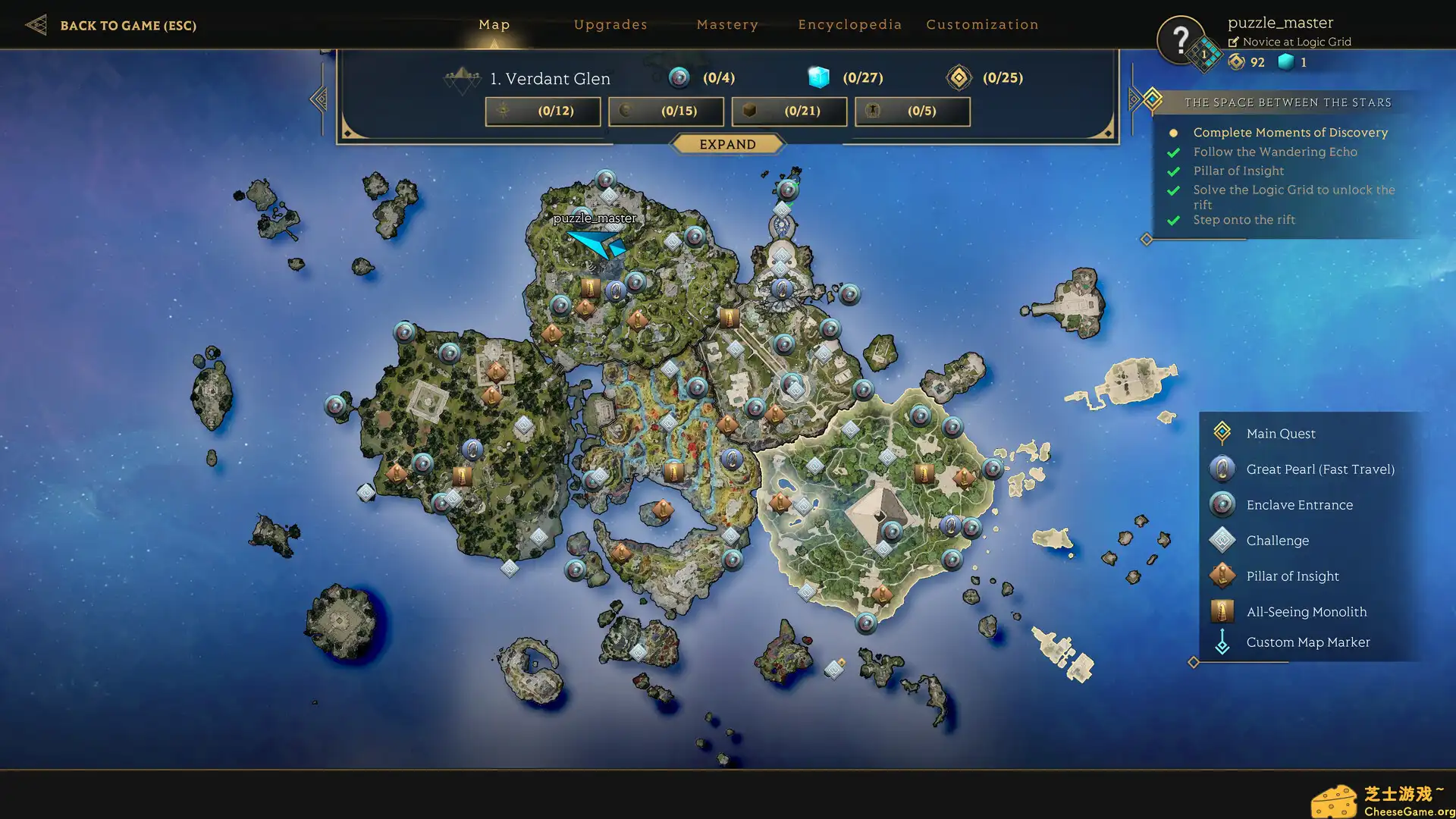The height and width of the screenshot is (819, 1456).
Task: Collapse the left map side panel chevron
Action: [318, 97]
